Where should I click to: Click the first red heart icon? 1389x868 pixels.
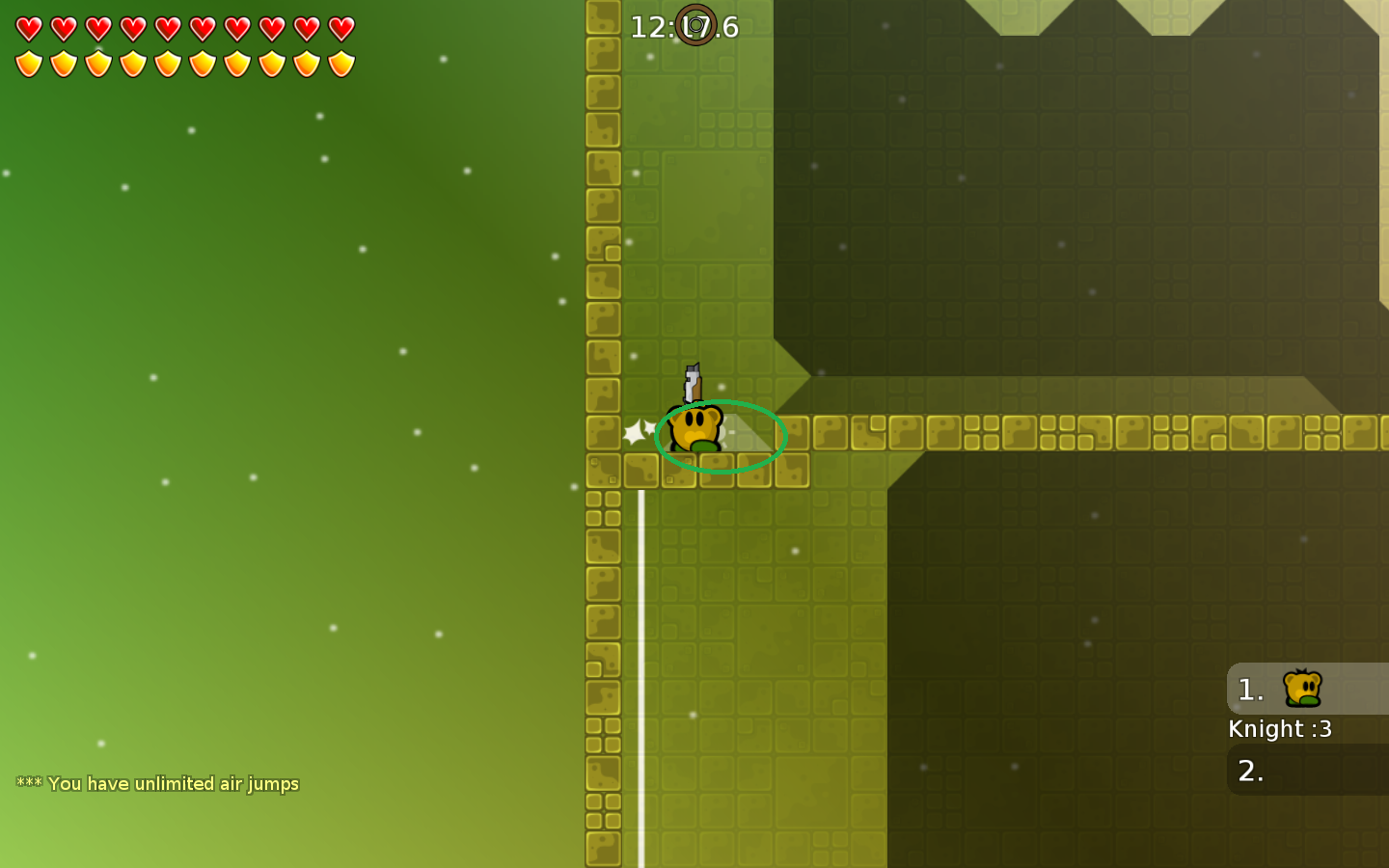(27, 27)
